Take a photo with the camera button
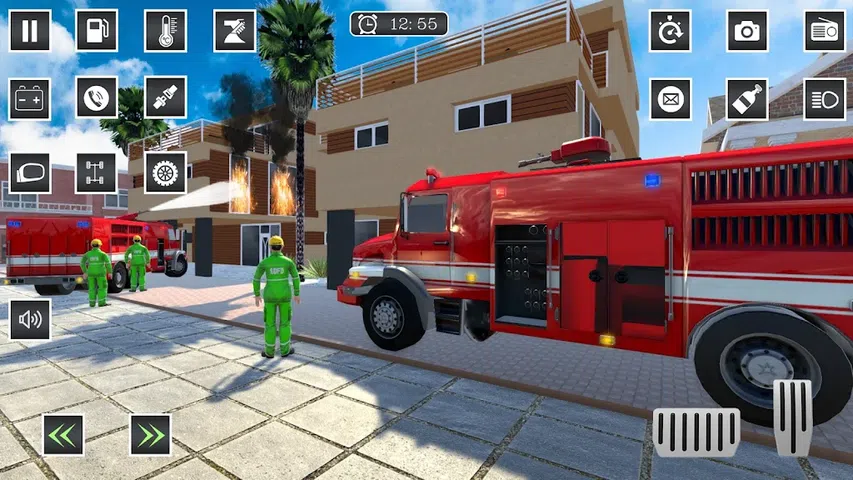The width and height of the screenshot is (853, 480). point(747,30)
